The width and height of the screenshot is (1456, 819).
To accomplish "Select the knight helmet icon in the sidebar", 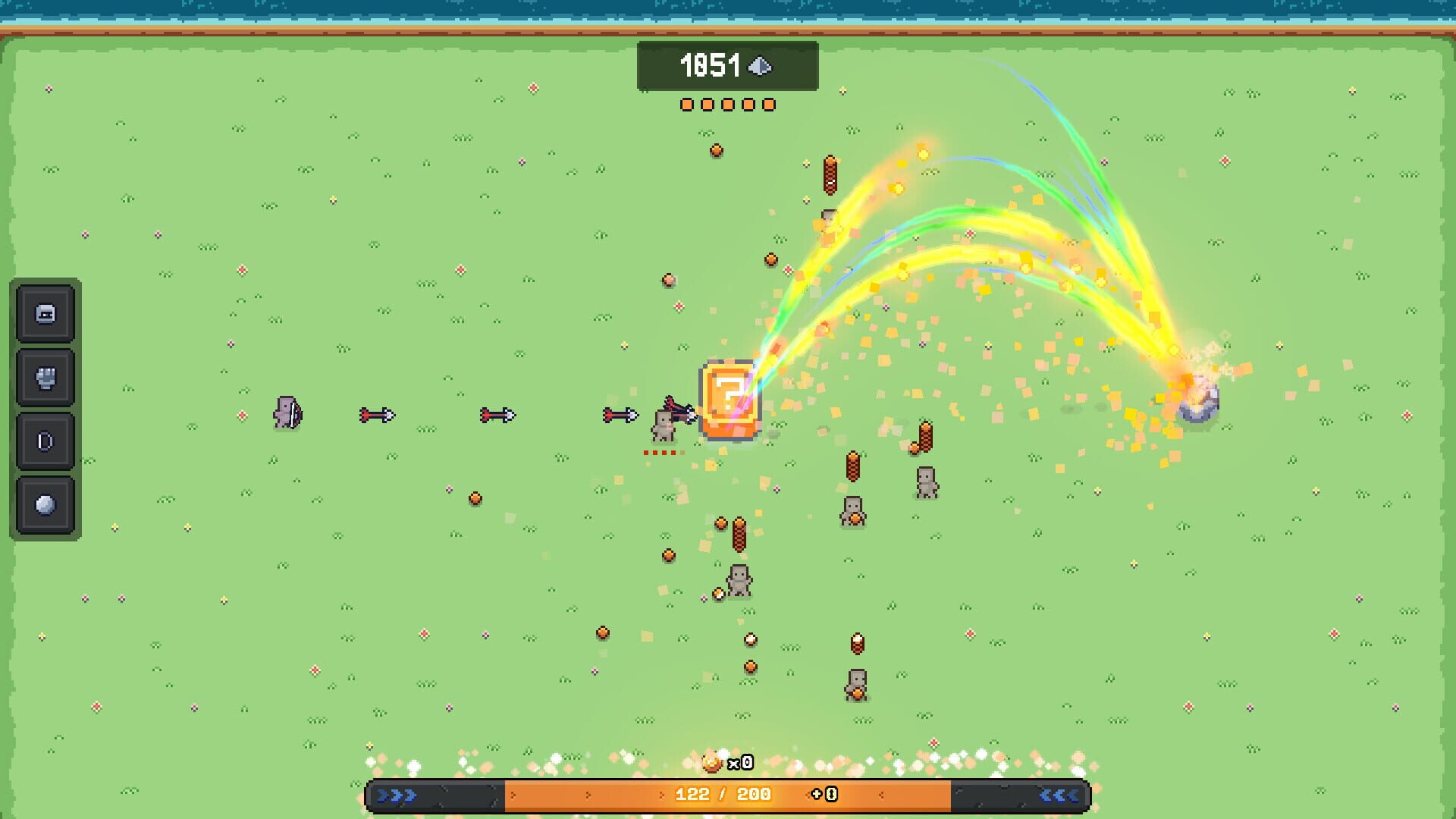I will point(44,313).
